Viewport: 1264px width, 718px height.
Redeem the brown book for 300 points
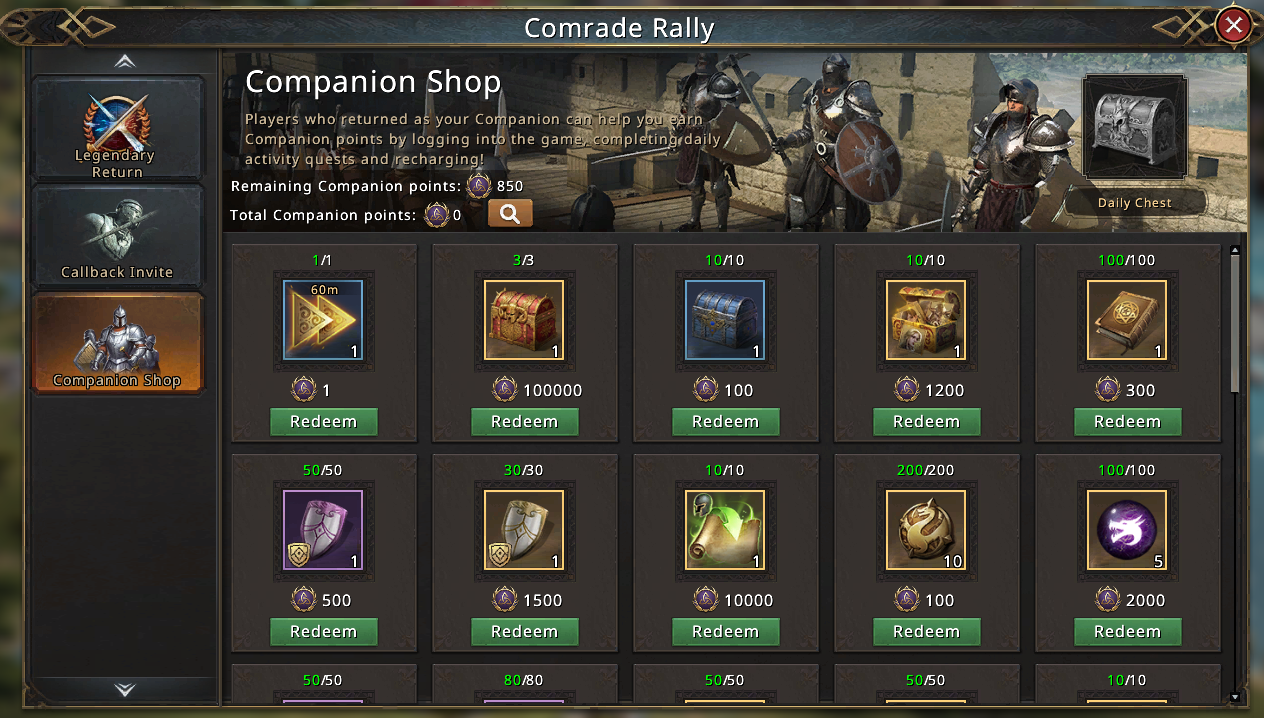tap(1127, 422)
